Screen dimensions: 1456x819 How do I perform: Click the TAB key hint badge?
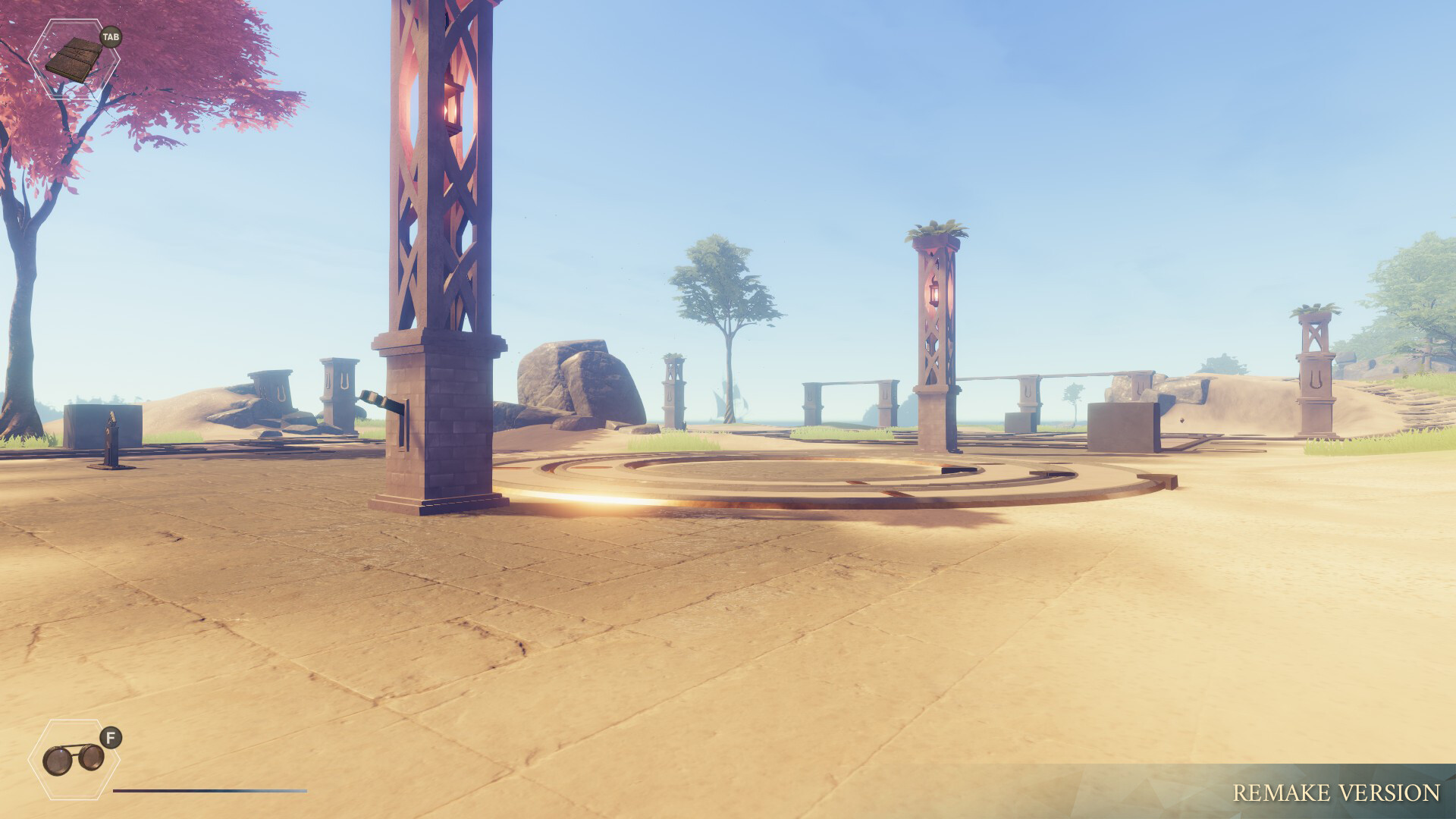pyautogui.click(x=112, y=36)
